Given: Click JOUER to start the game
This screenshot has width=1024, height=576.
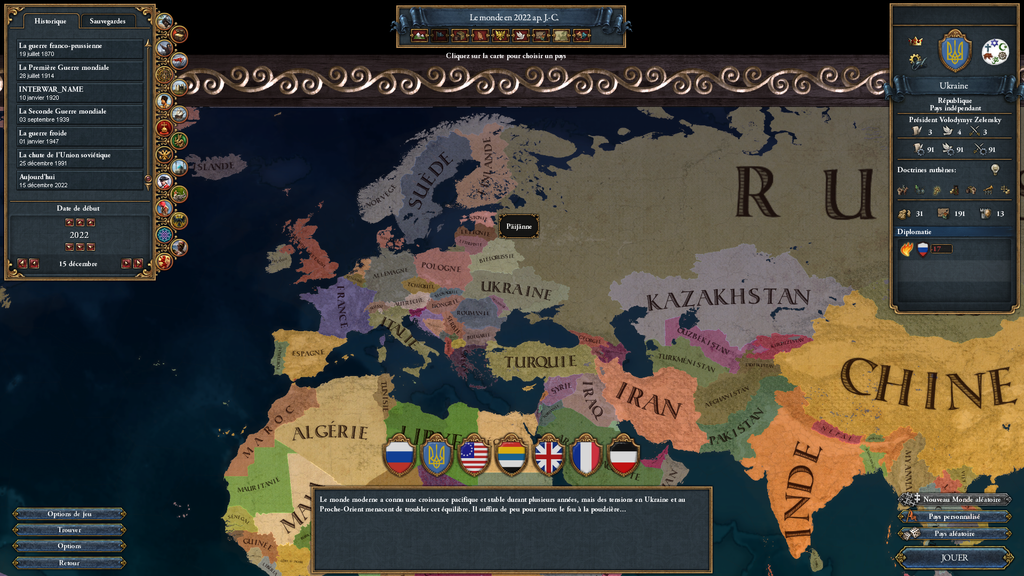Looking at the screenshot, I should tap(954, 557).
